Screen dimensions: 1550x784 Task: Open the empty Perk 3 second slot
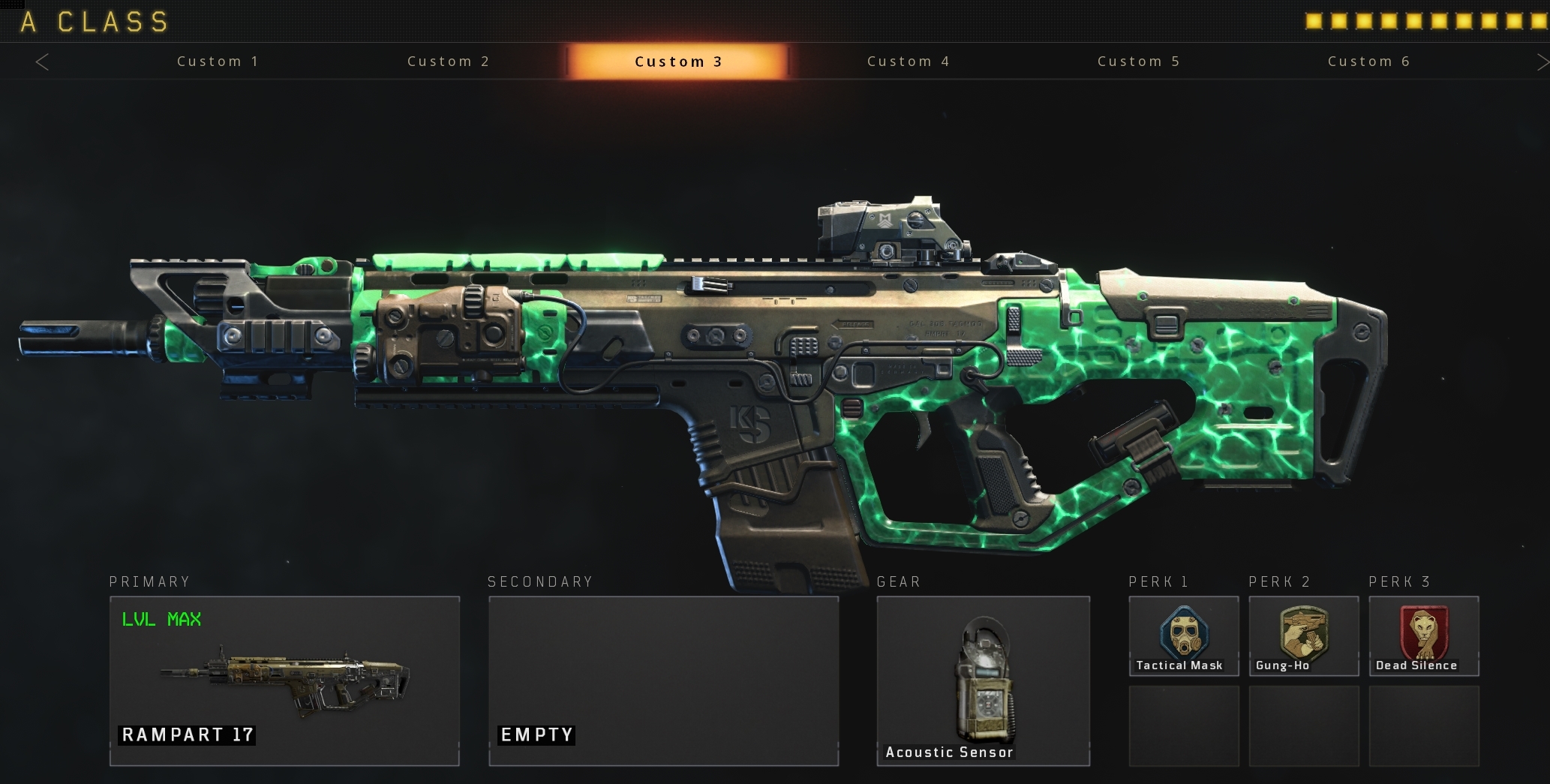pos(1423,725)
